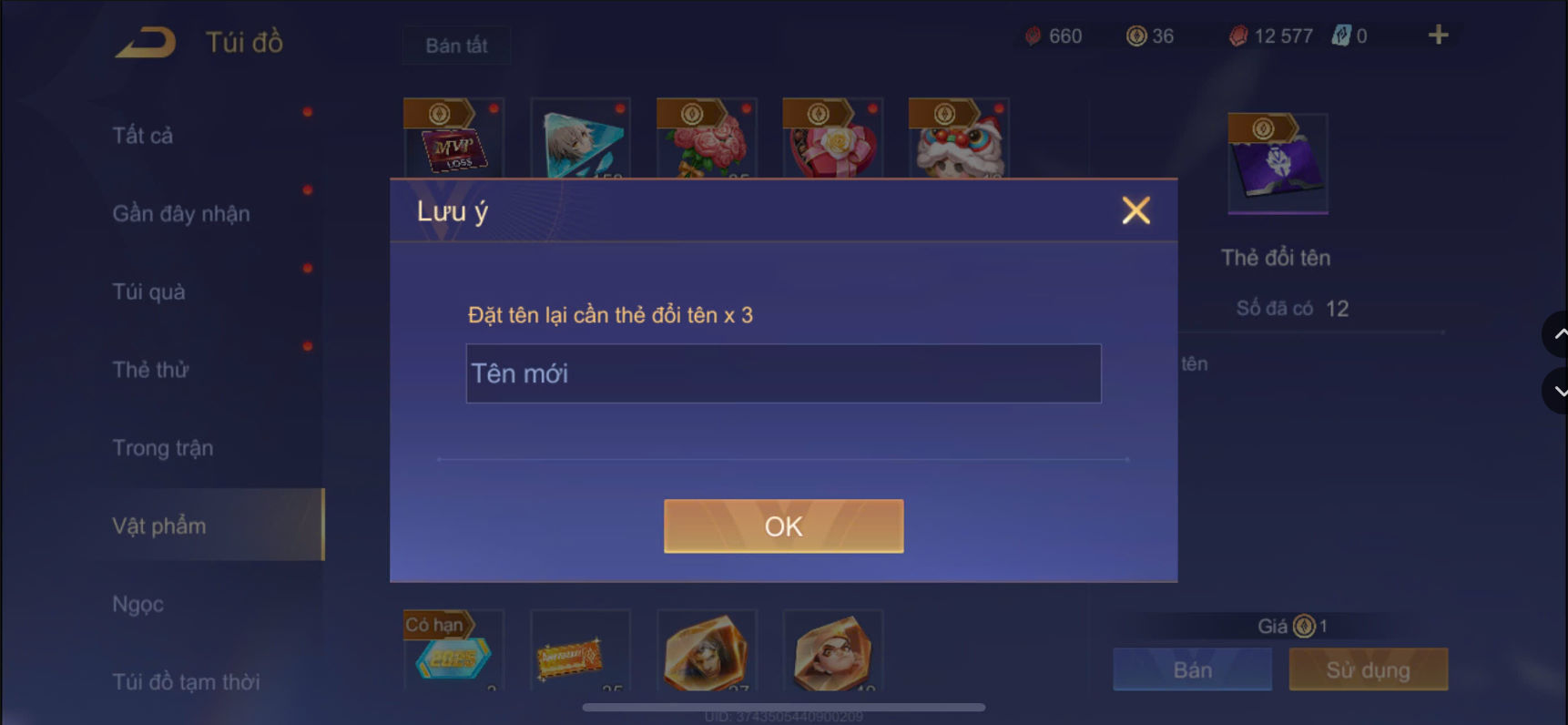Click the lion dance head item
Viewport: 1568px width, 725px height.
958,141
